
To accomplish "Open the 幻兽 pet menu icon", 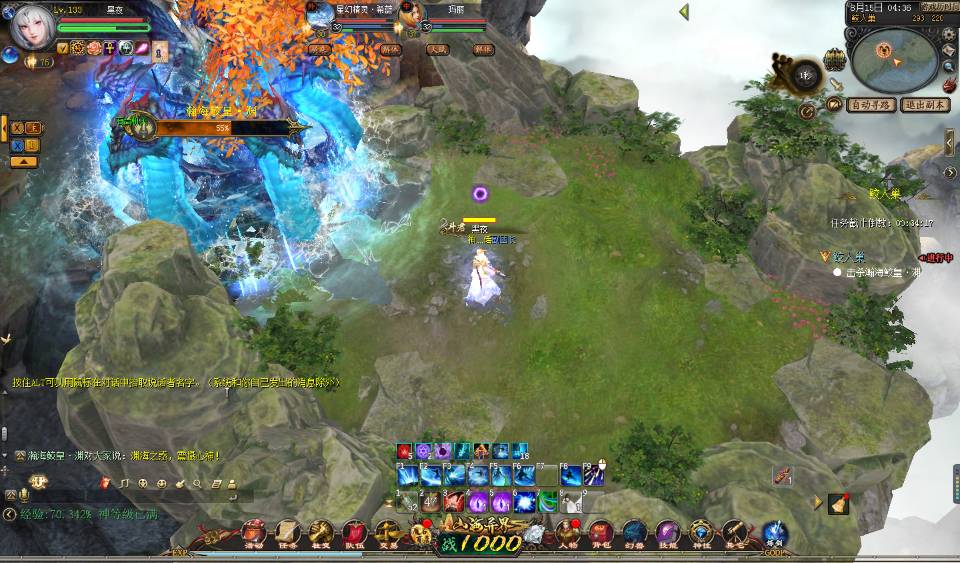I will [635, 532].
